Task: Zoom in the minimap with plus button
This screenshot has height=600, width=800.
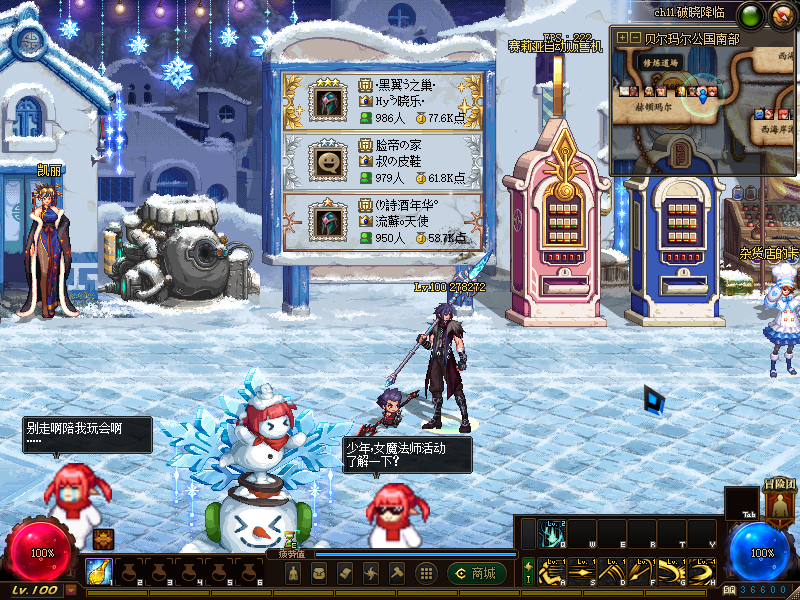Action: click(x=622, y=38)
